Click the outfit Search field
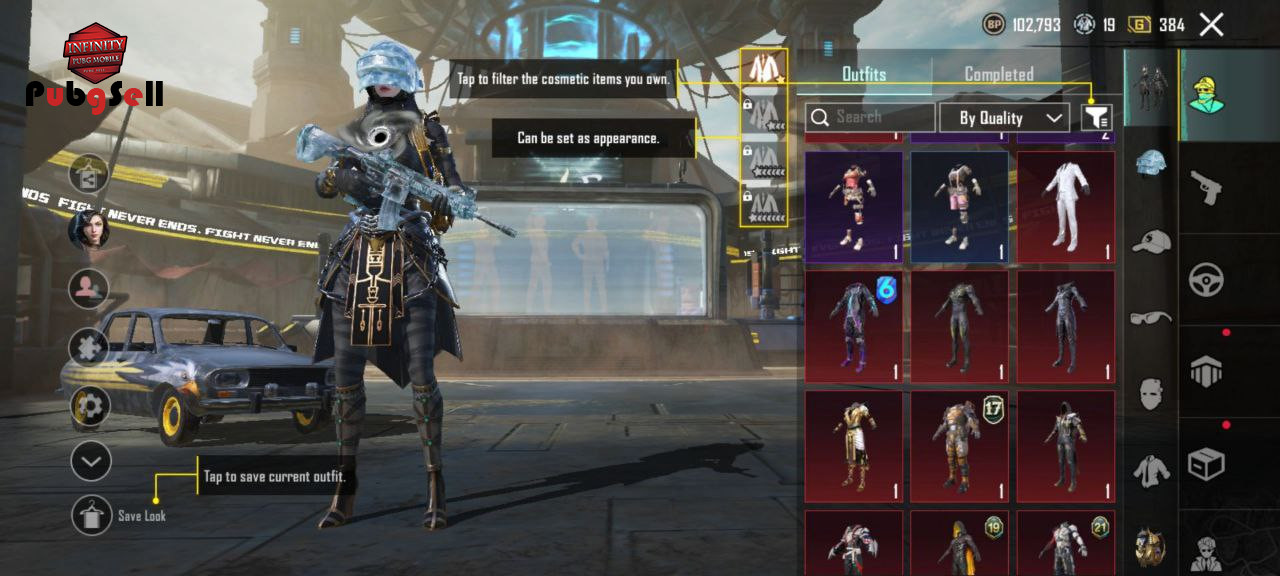1280x576 pixels. tap(870, 118)
